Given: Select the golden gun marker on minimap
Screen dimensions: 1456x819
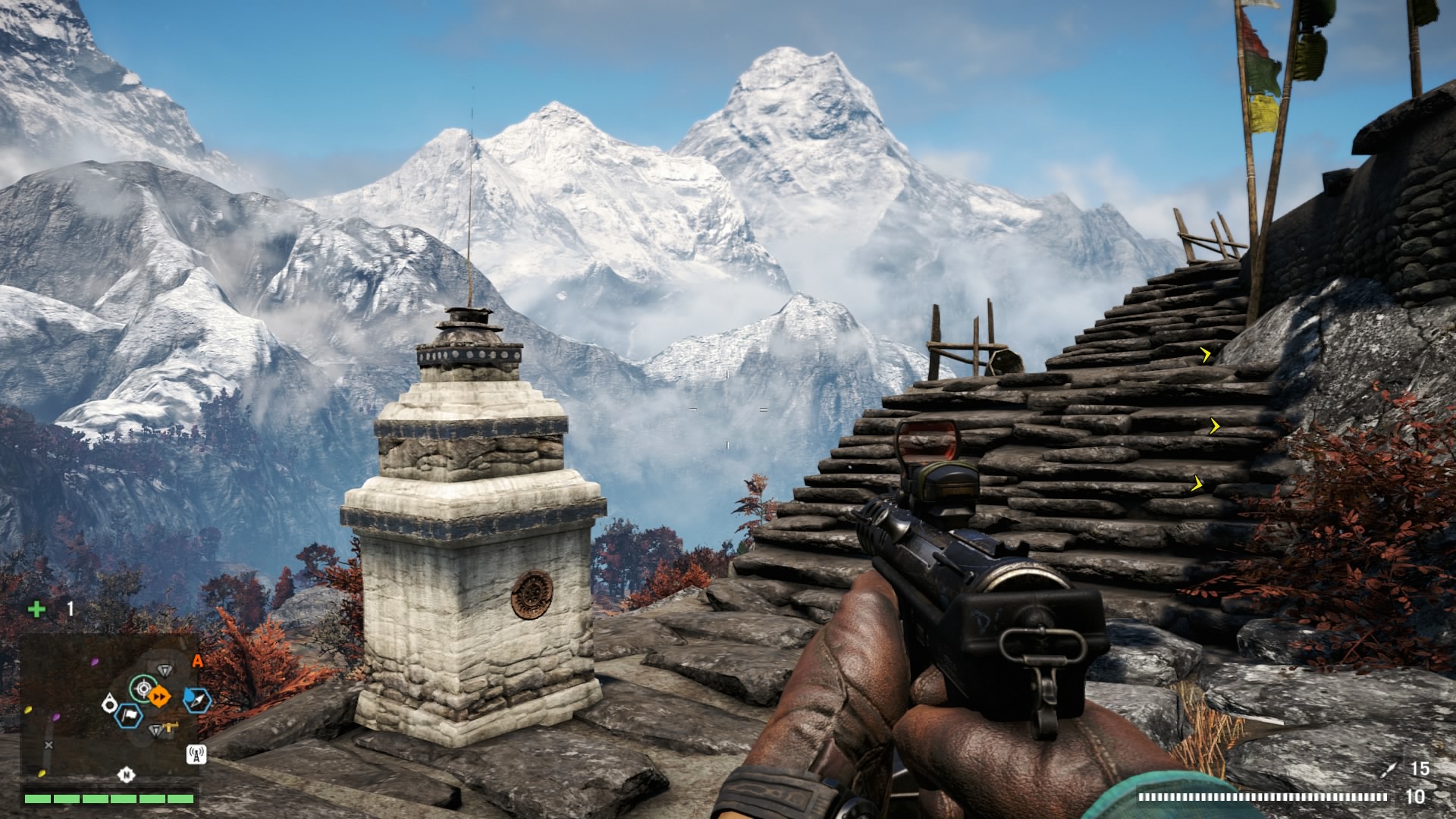Looking at the screenshot, I should click(x=172, y=727).
